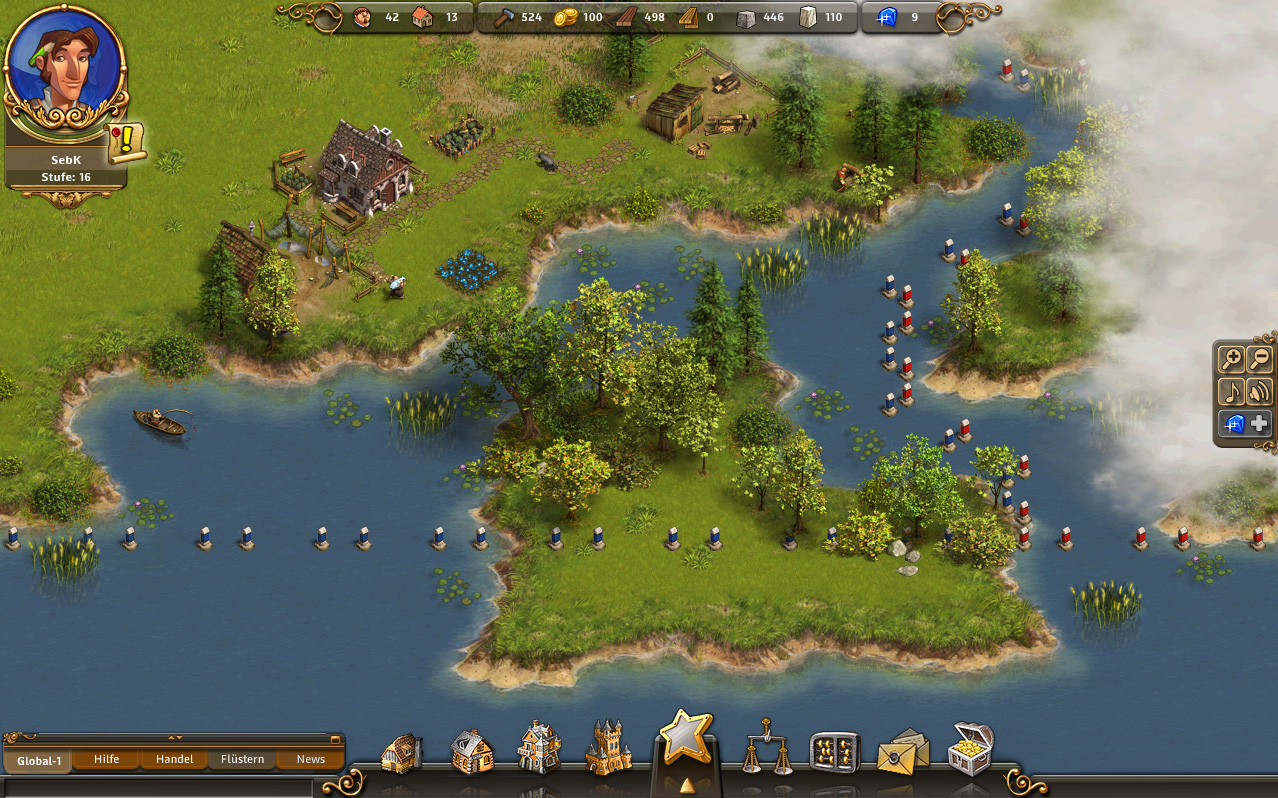Toggle music with the note button
Image resolution: width=1278 pixels, height=798 pixels.
[1232, 391]
